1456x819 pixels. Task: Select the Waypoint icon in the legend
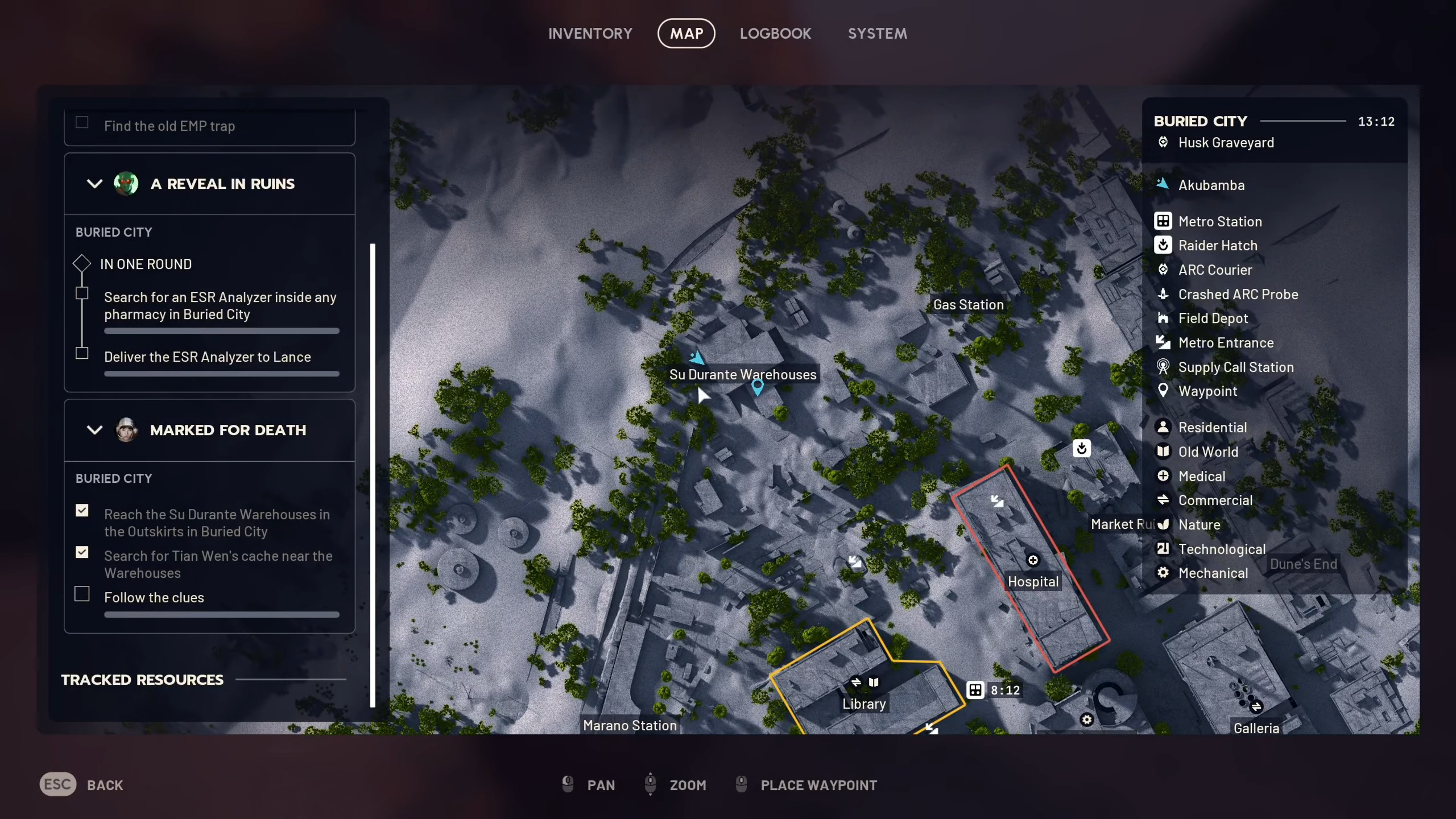(x=1164, y=391)
